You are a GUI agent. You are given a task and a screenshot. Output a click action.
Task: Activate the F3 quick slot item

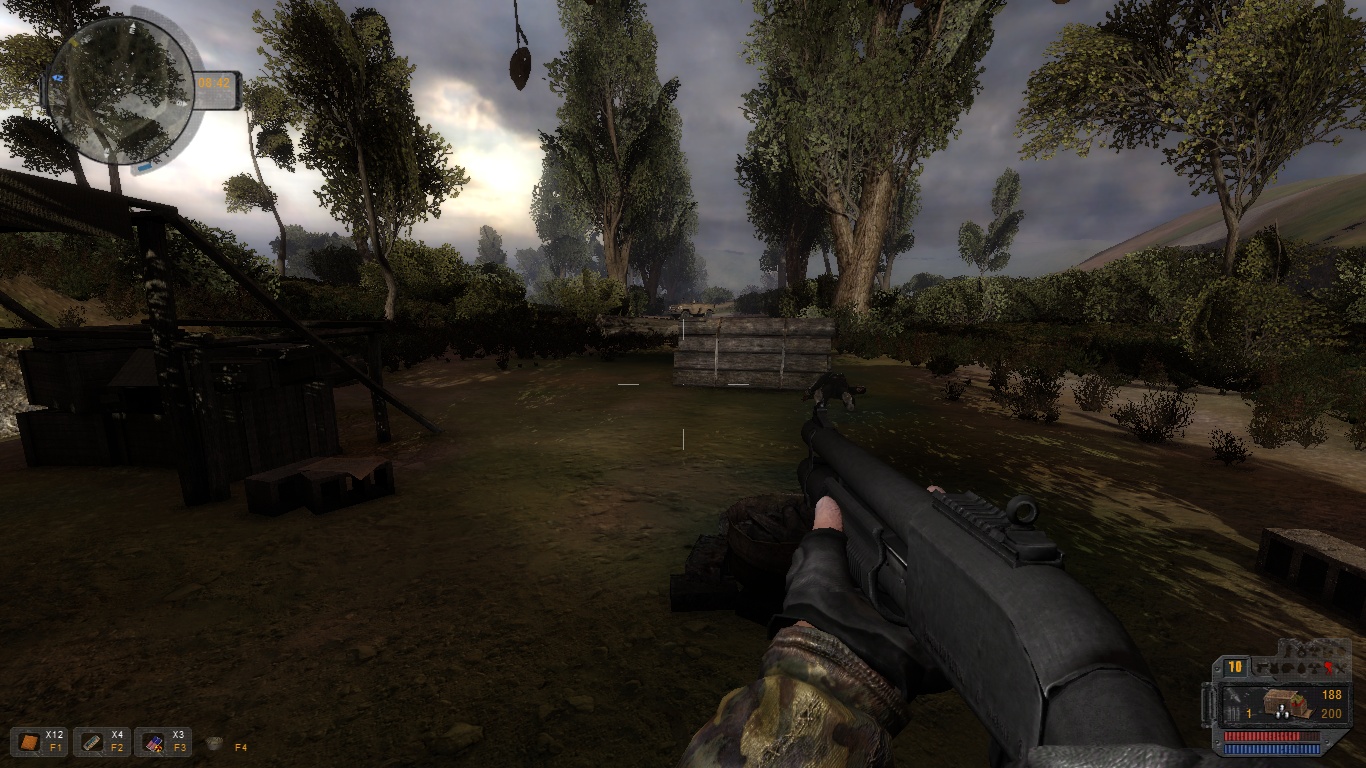(152, 742)
